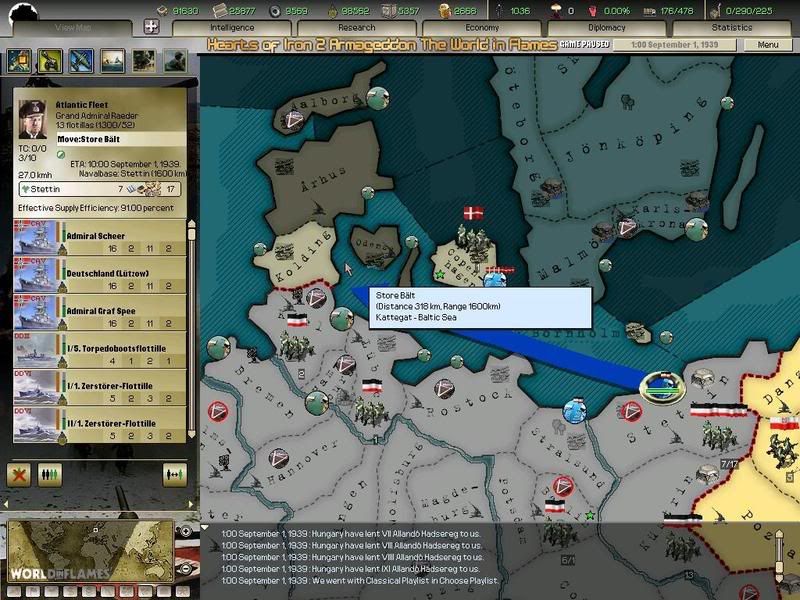Go to the Diplomacy tab
The image size is (800, 600).
pyautogui.click(x=607, y=28)
